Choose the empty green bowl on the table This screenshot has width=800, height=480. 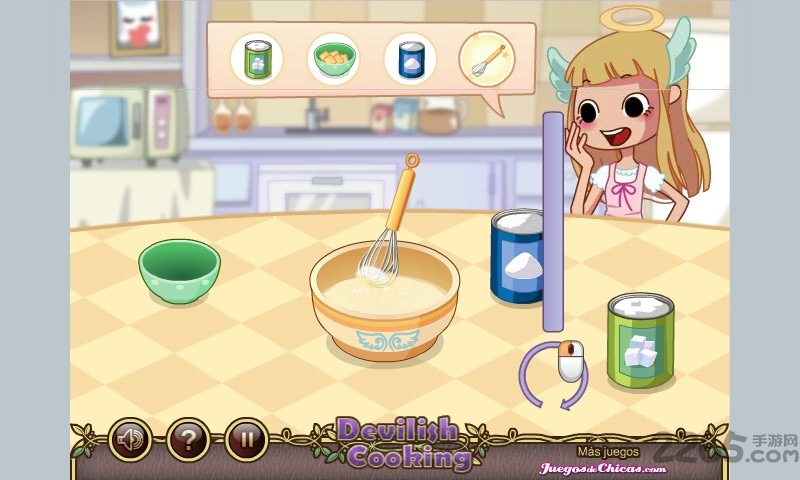point(179,269)
